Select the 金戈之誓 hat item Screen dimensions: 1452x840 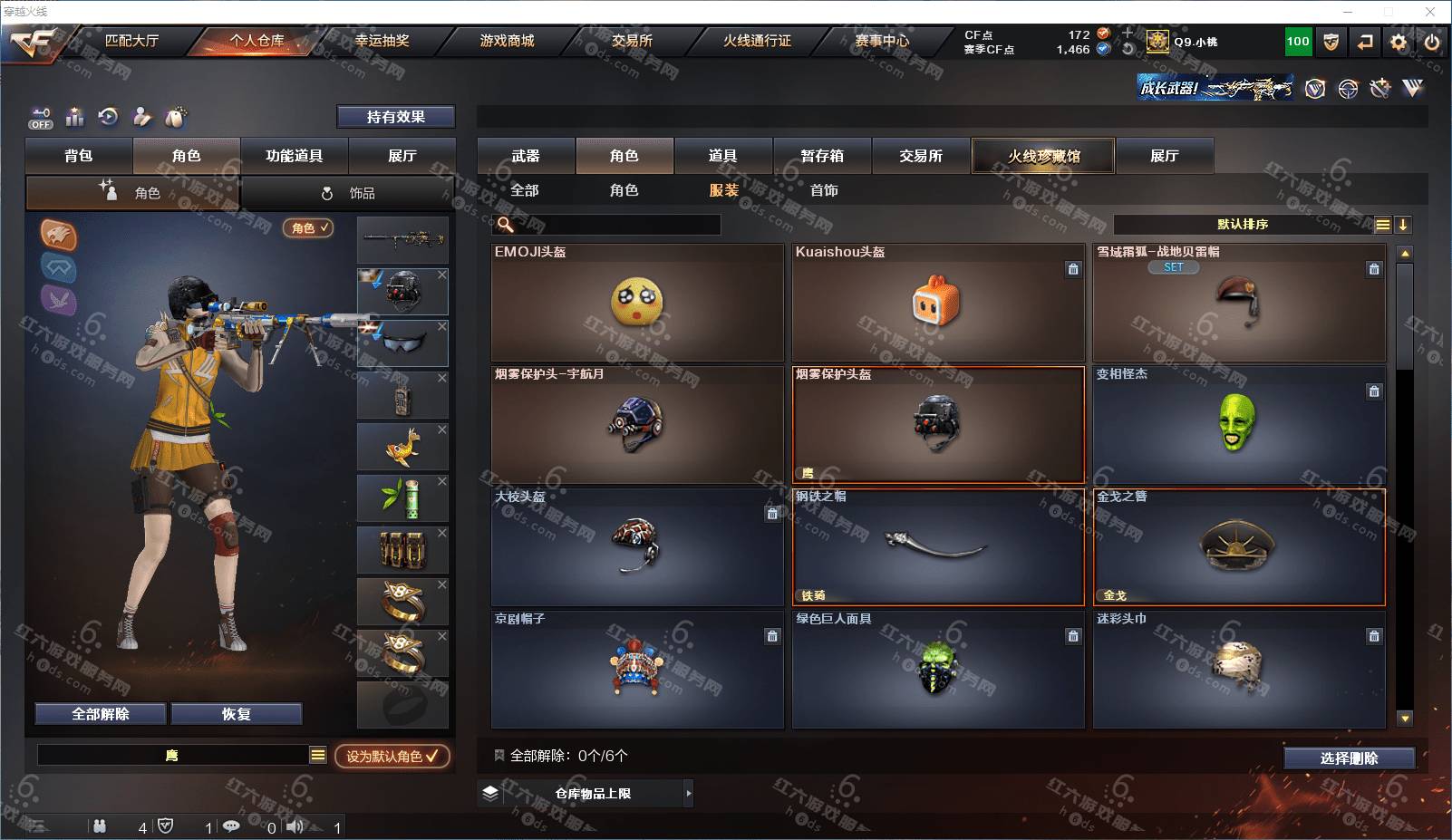(x=1238, y=546)
